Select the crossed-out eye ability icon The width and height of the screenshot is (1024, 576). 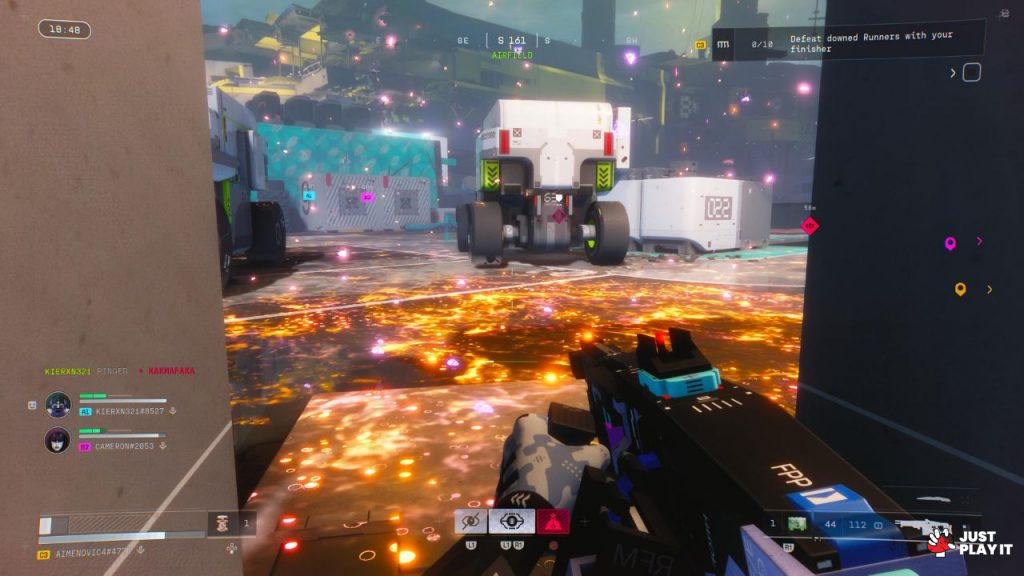pyautogui.click(x=471, y=521)
